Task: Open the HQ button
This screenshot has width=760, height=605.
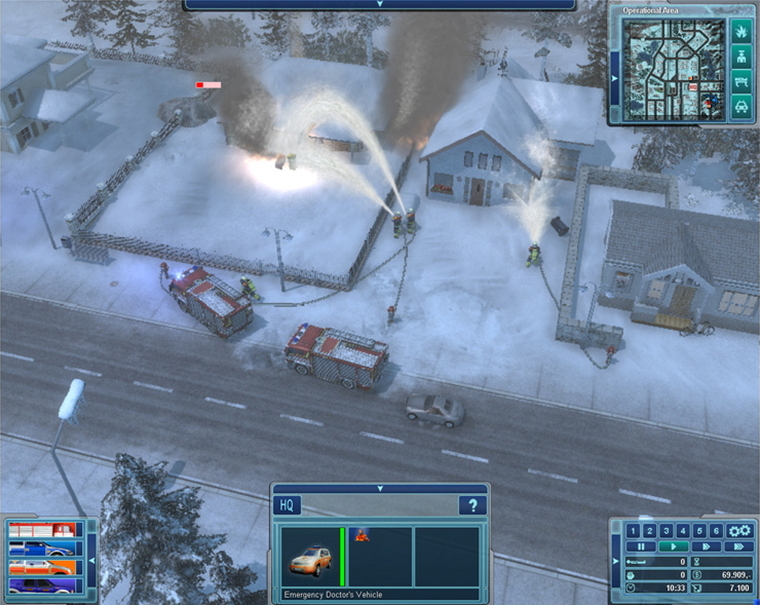Action: coord(285,506)
